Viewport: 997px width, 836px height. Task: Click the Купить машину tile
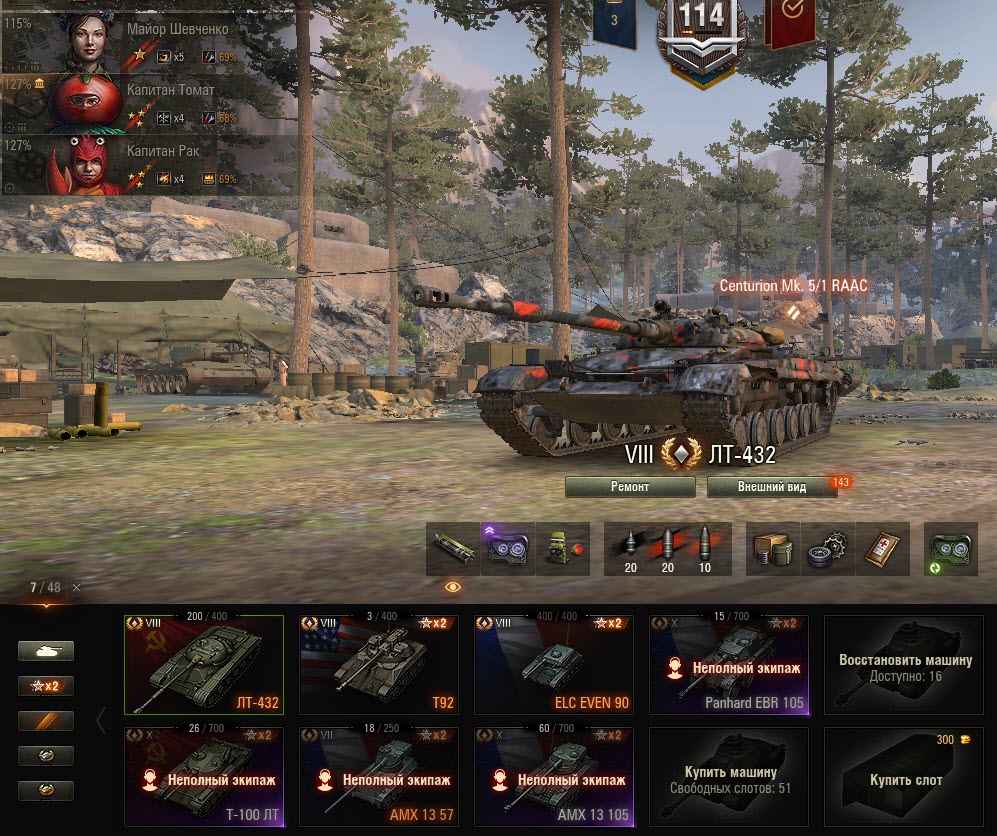pos(729,777)
